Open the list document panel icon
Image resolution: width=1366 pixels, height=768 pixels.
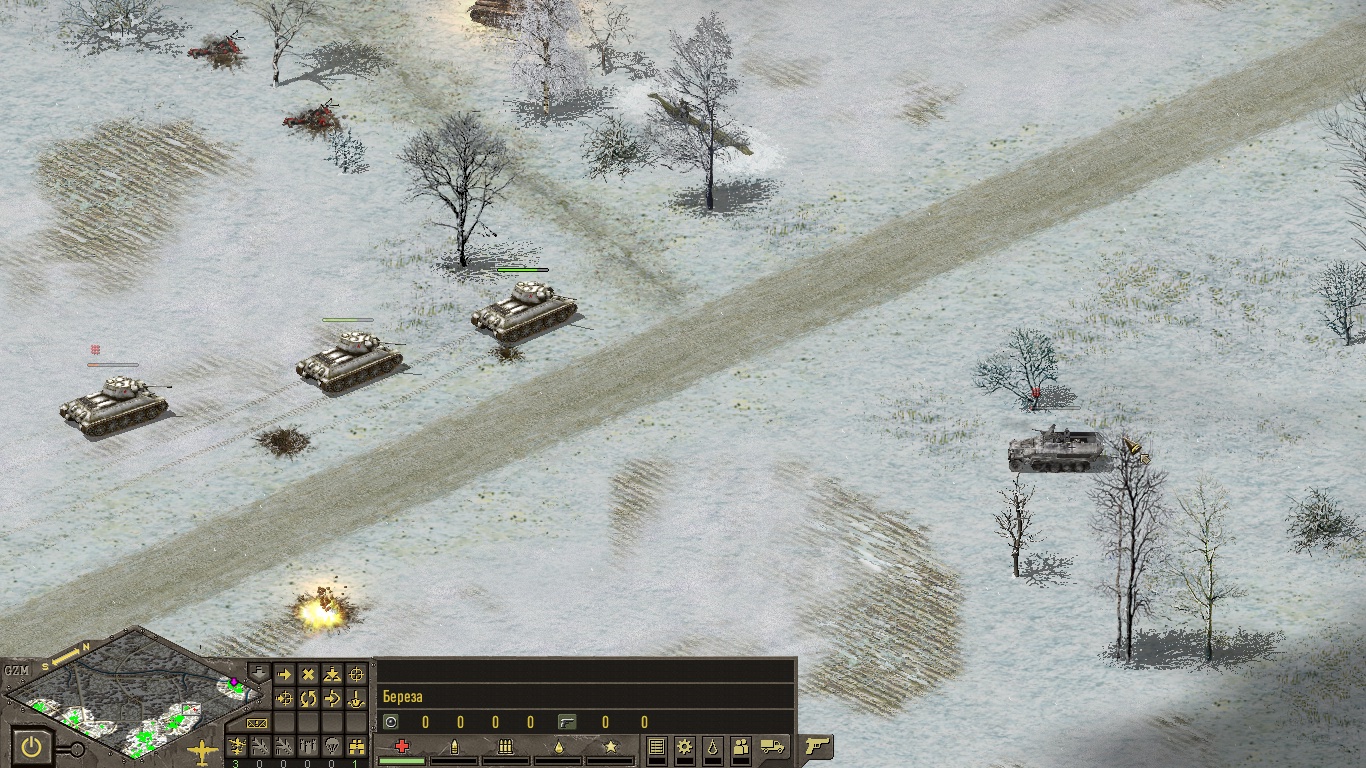657,746
